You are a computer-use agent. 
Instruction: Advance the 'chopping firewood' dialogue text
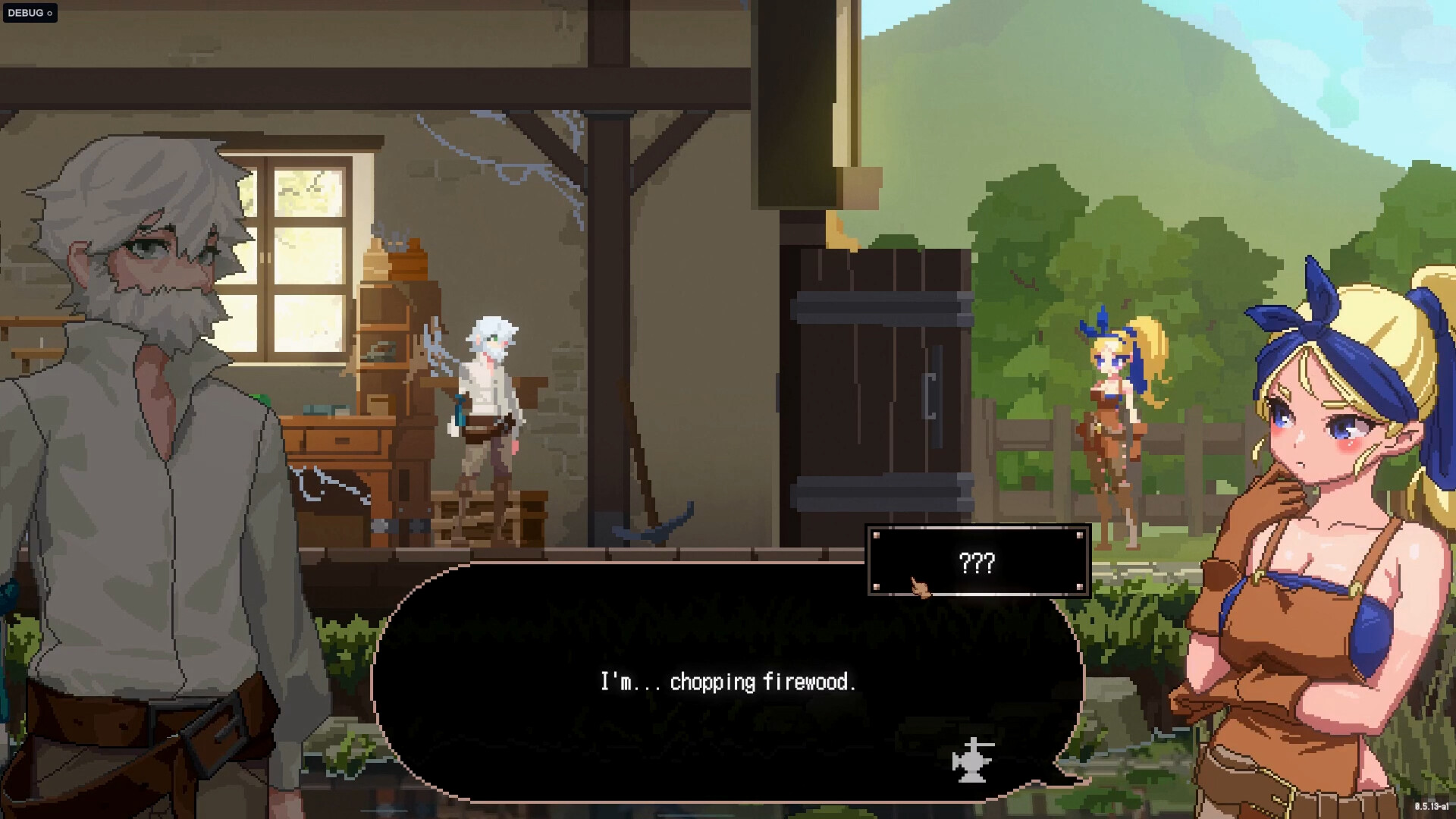pos(728,682)
